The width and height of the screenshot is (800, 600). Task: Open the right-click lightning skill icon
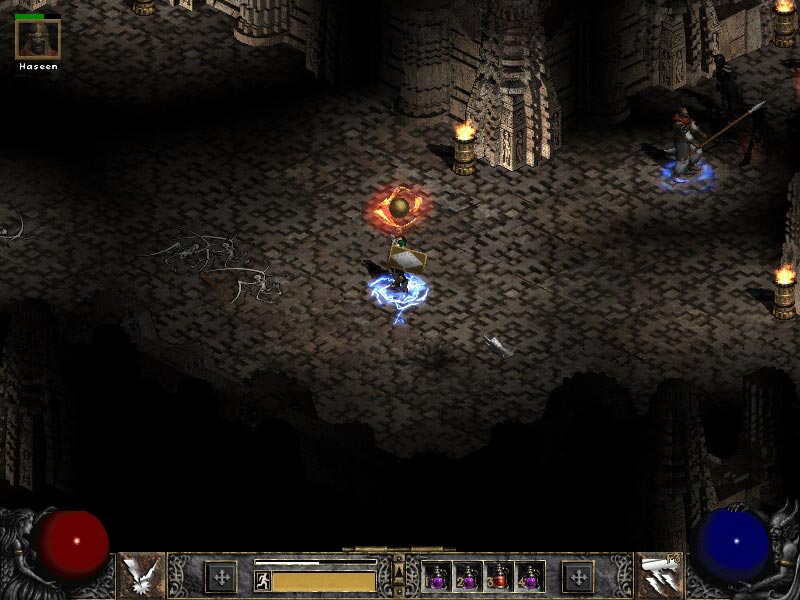click(x=659, y=576)
